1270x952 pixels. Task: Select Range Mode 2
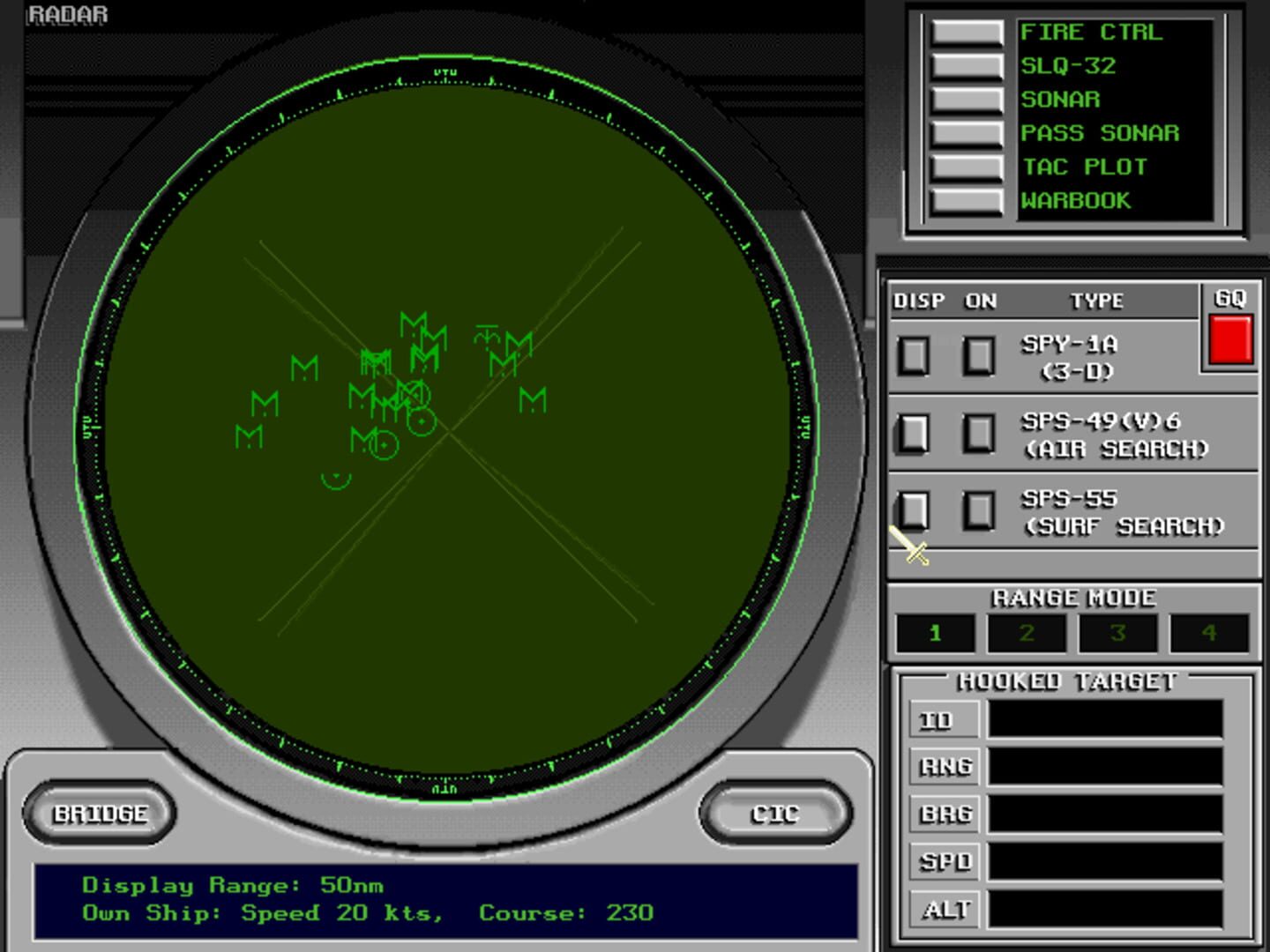tap(1026, 632)
